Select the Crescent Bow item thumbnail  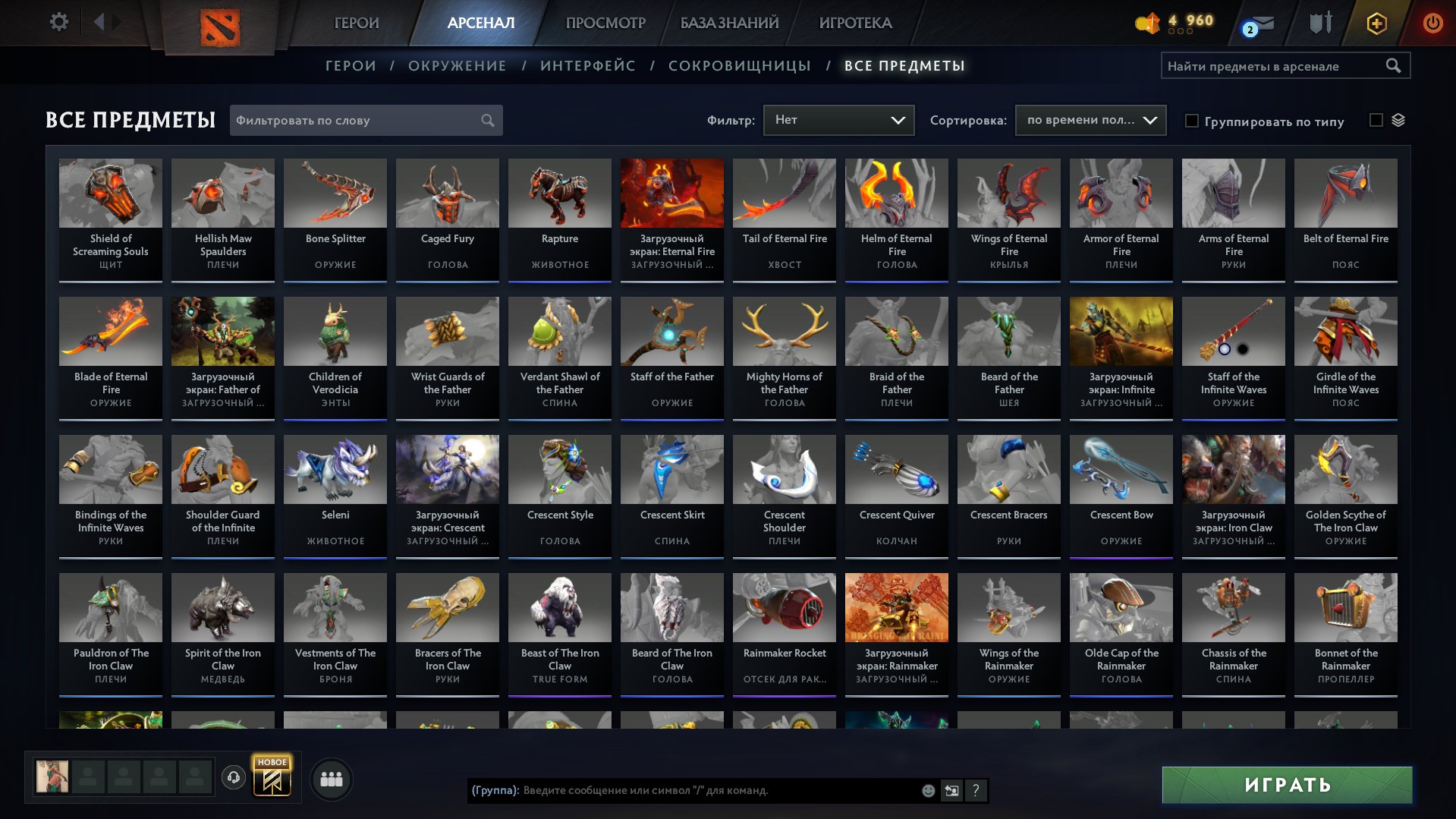1121,469
